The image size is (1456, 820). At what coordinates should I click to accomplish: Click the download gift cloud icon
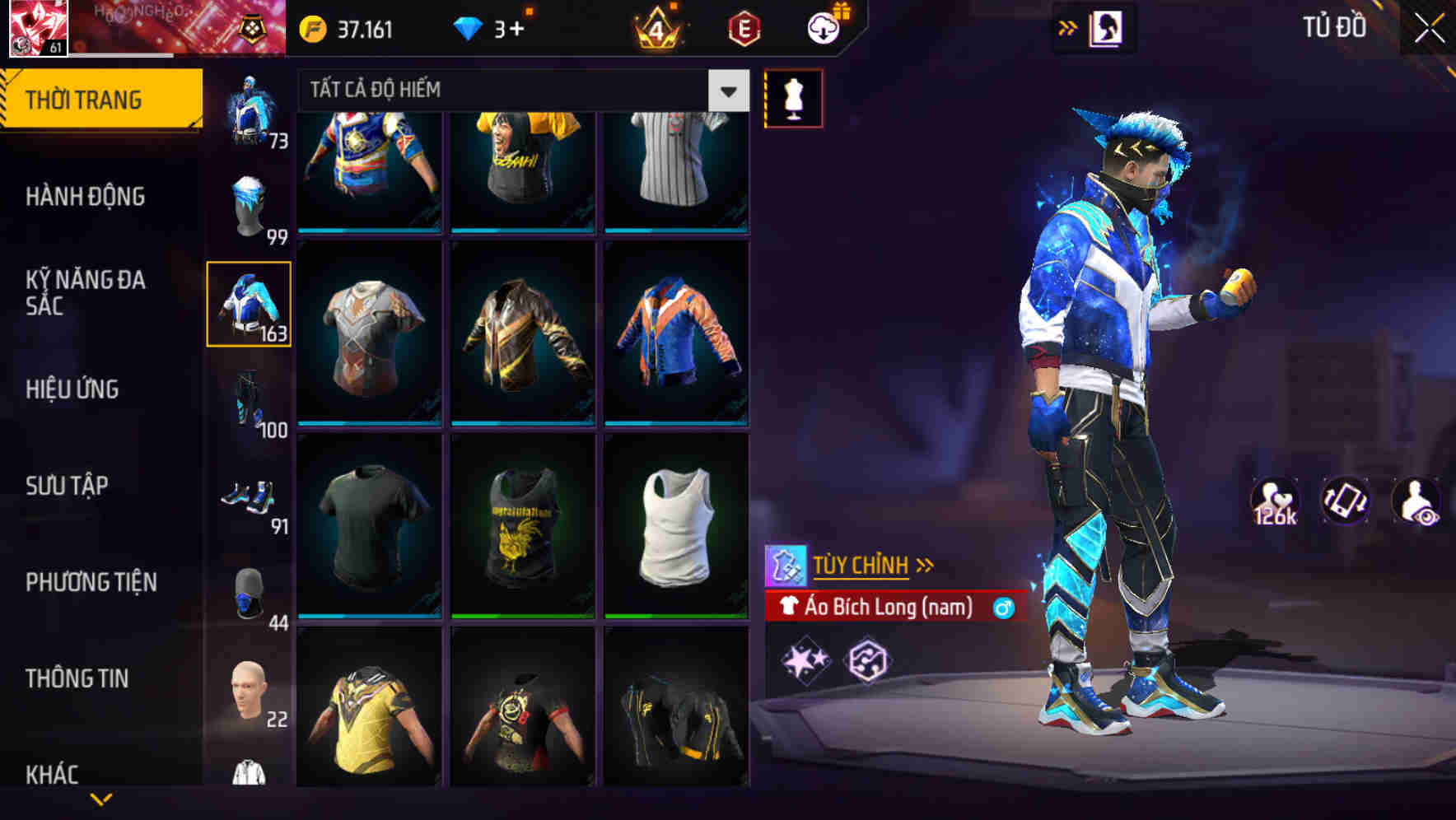[823, 26]
